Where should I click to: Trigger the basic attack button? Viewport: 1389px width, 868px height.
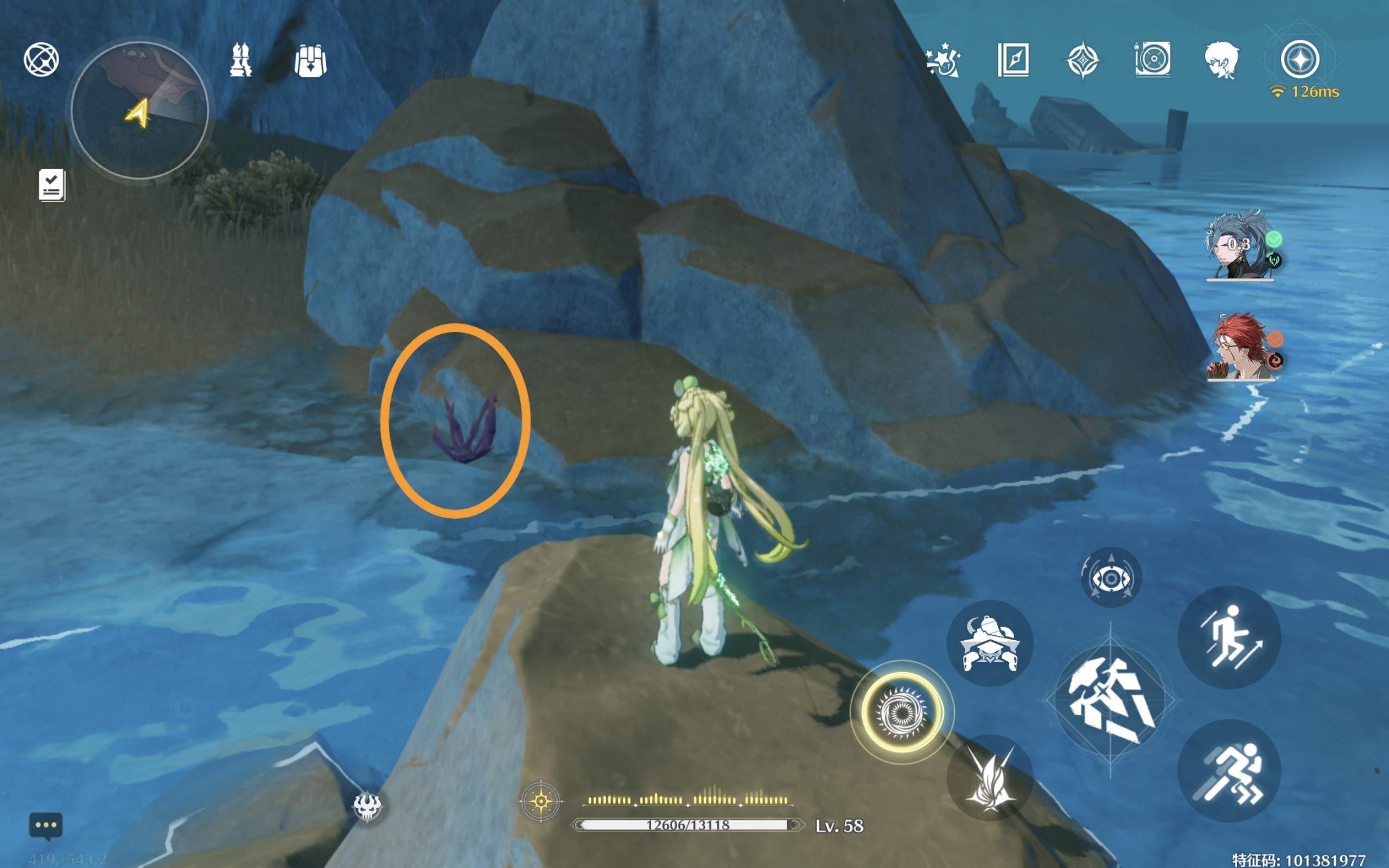click(x=1110, y=701)
